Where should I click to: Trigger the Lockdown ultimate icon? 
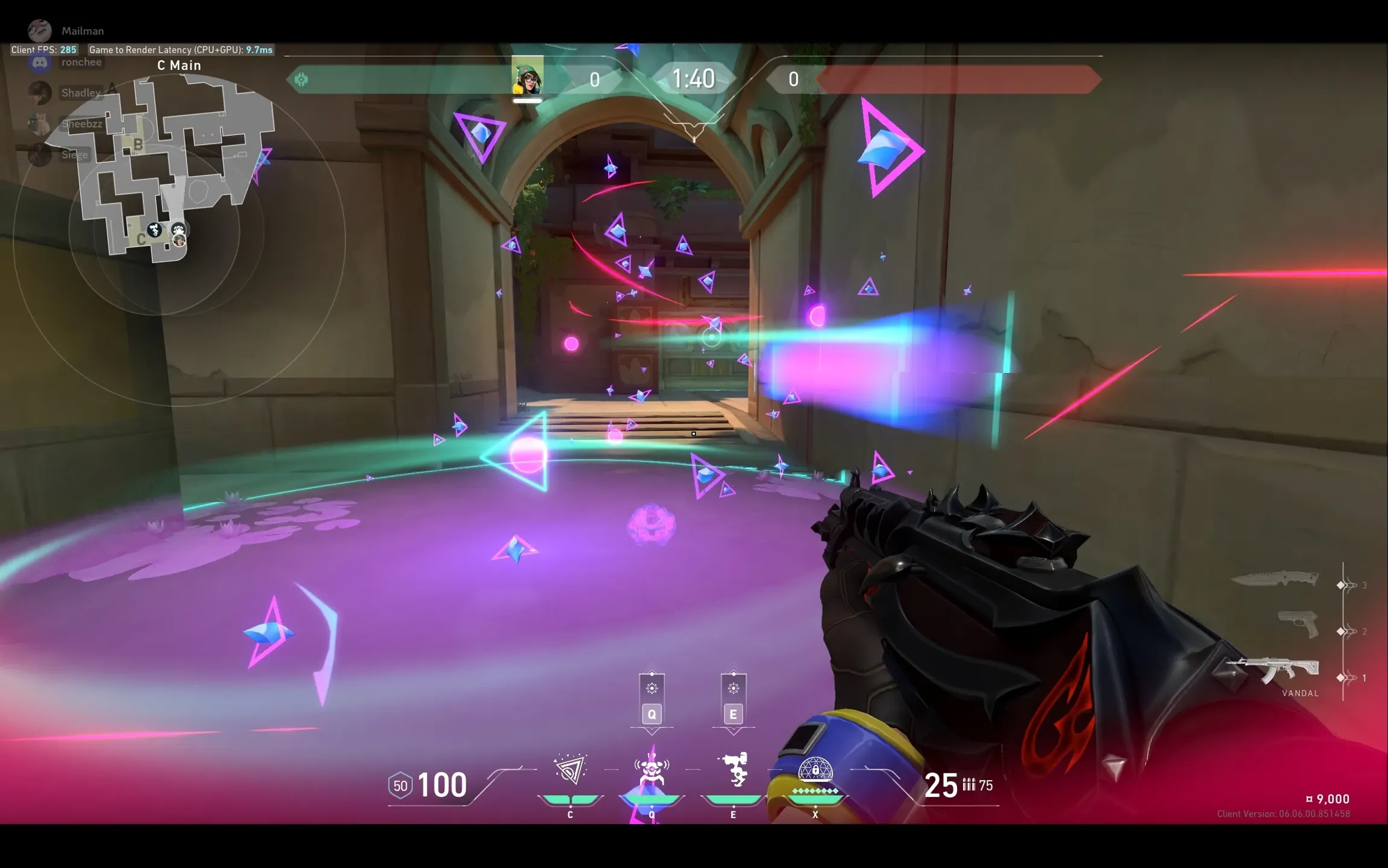(x=815, y=772)
